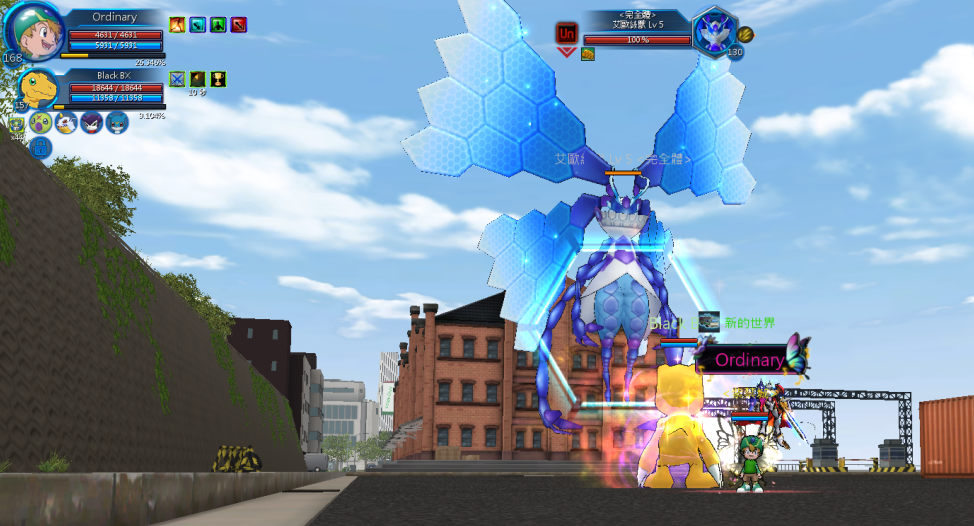
Task: Click the tamer portrait of Ordinary
Action: [34, 32]
